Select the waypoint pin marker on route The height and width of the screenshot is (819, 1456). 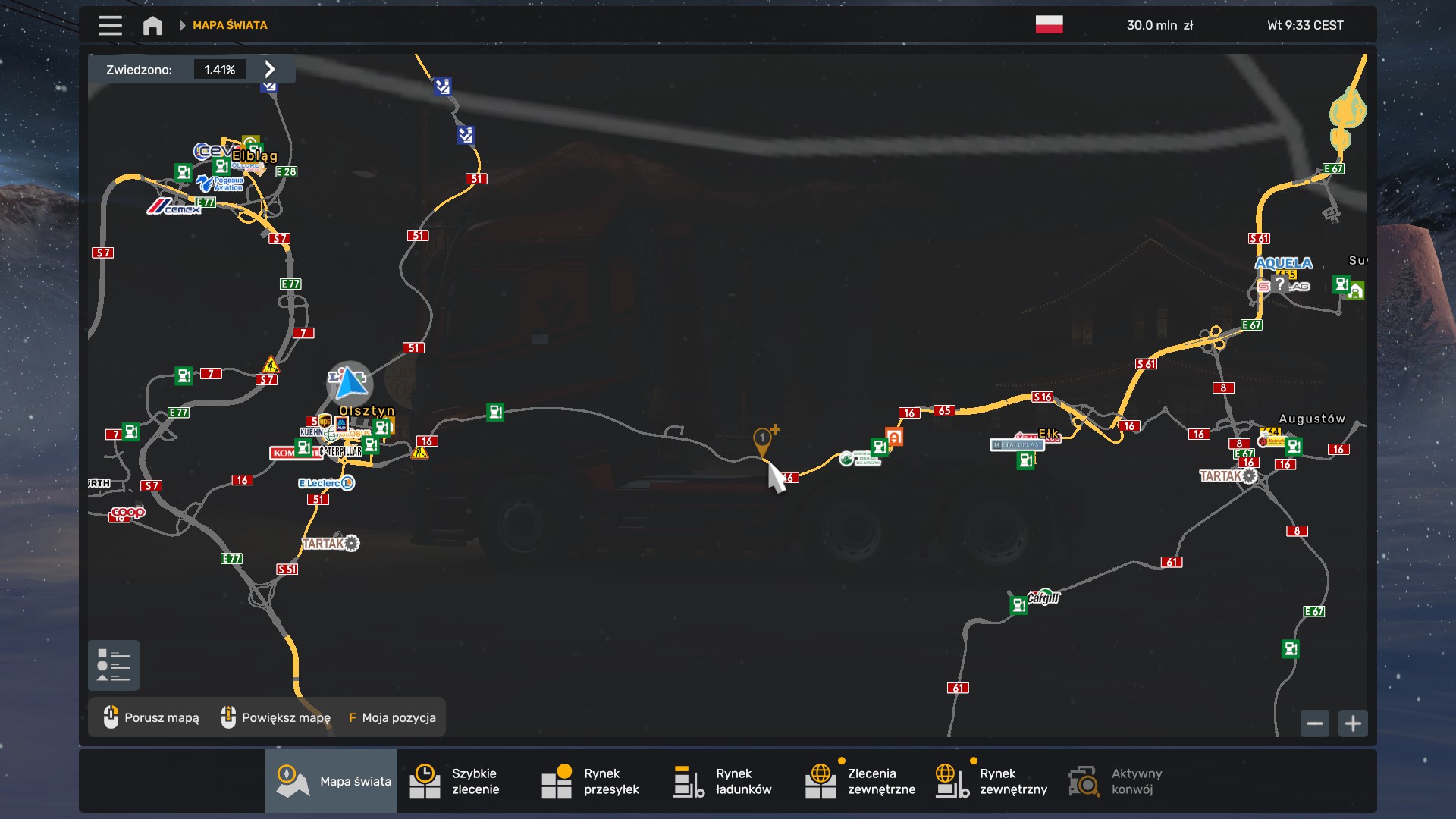pyautogui.click(x=762, y=439)
